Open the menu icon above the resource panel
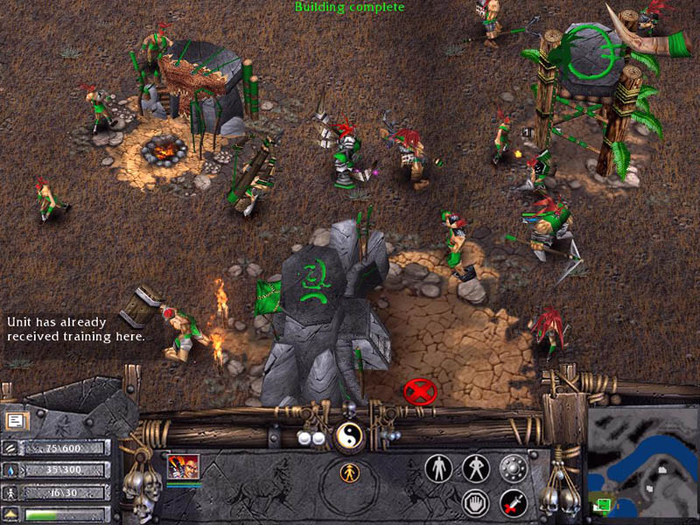Image resolution: width=700 pixels, height=525 pixels. 16,421
